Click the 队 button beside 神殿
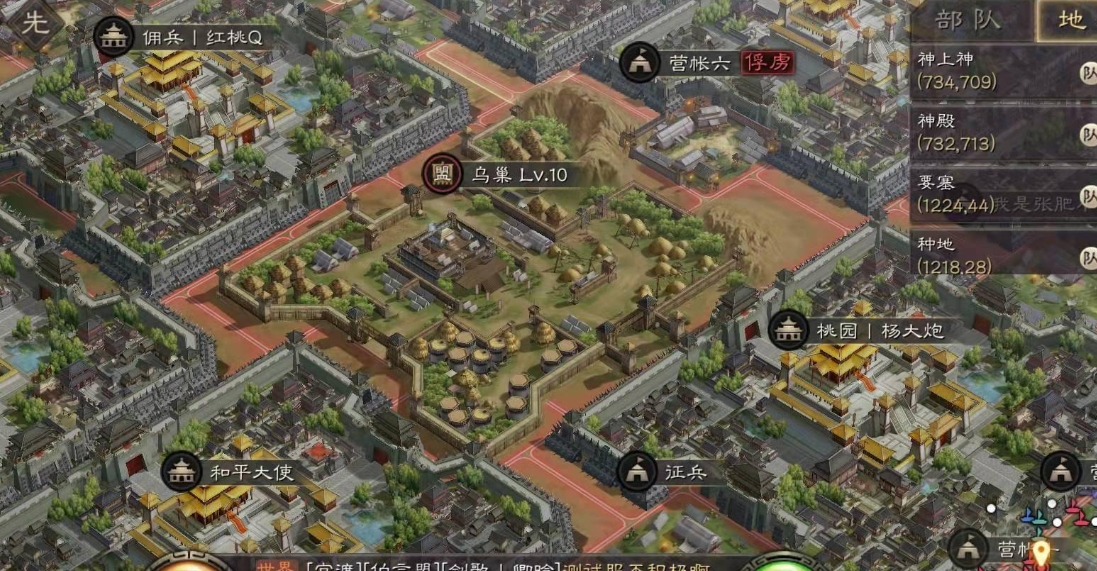This screenshot has width=1097, height=571. tap(1087, 134)
